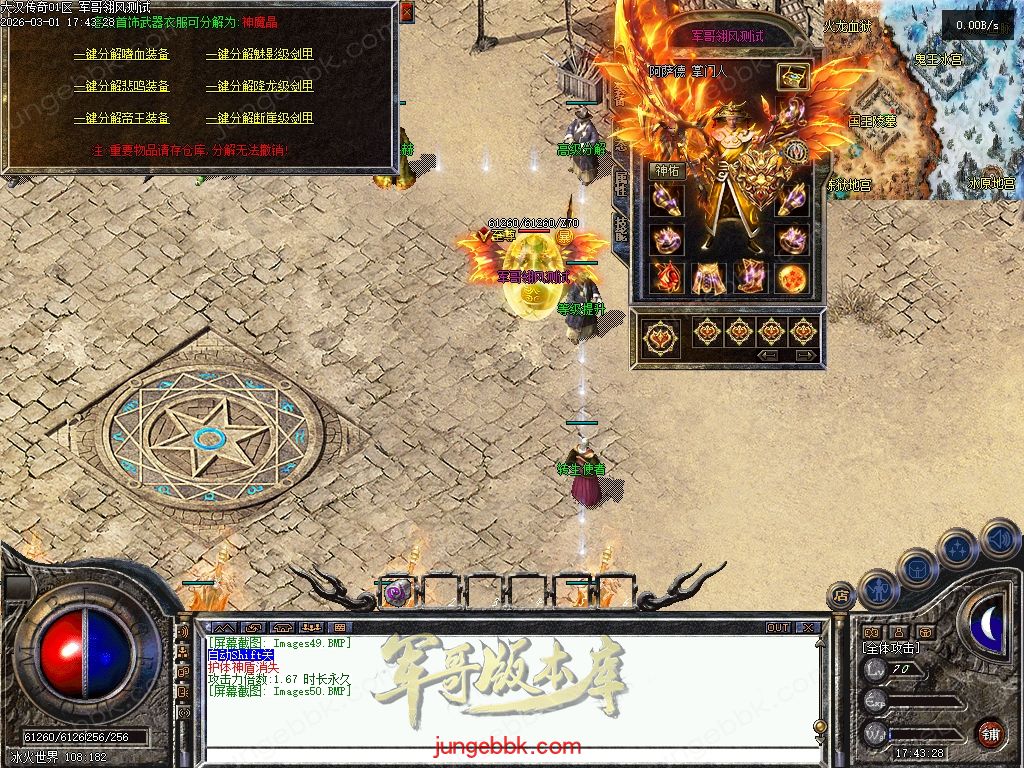Click the OUT button on chat bar
Screen dimensions: 1024x768
[778, 628]
